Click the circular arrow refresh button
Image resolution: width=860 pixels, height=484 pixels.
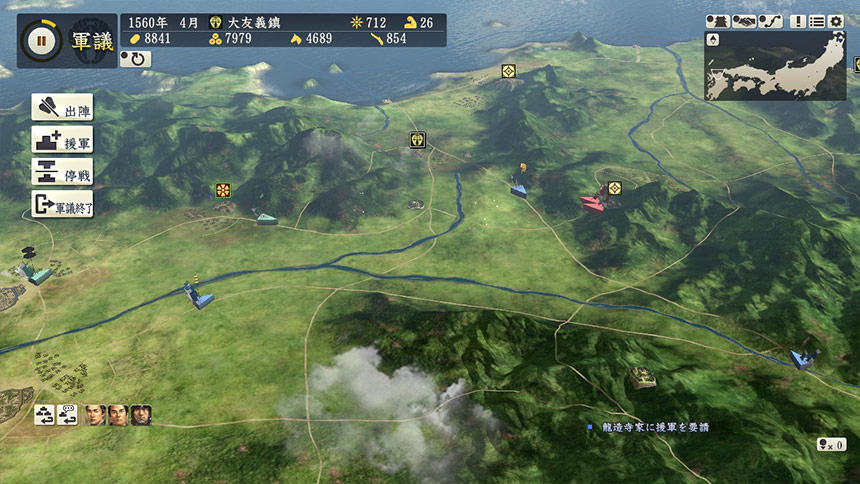pos(135,59)
